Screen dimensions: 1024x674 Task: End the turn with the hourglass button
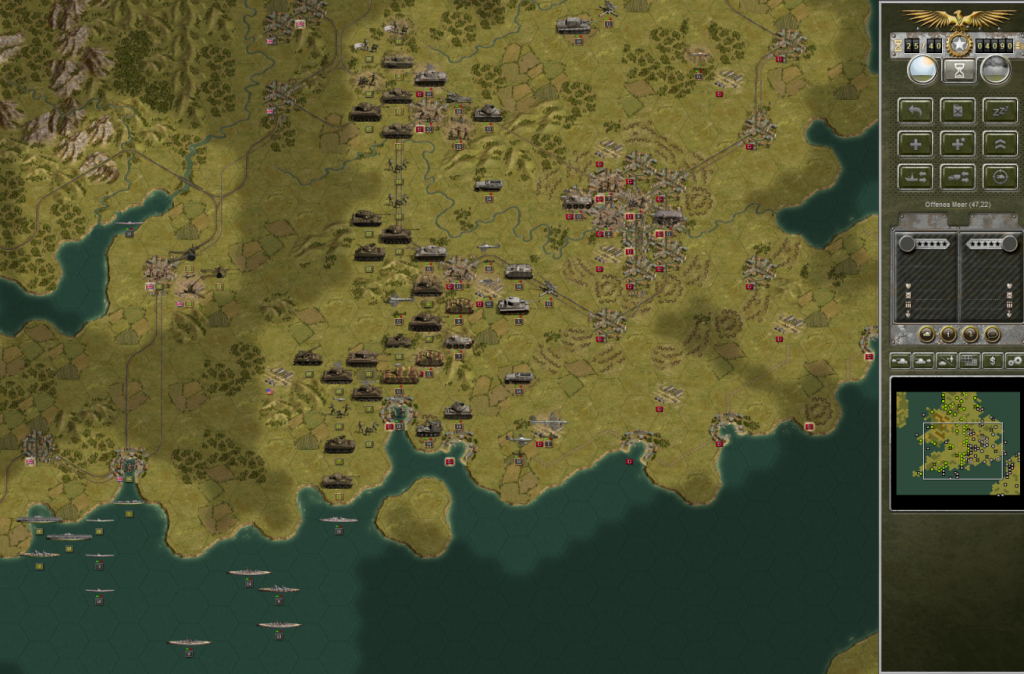pyautogui.click(x=958, y=69)
